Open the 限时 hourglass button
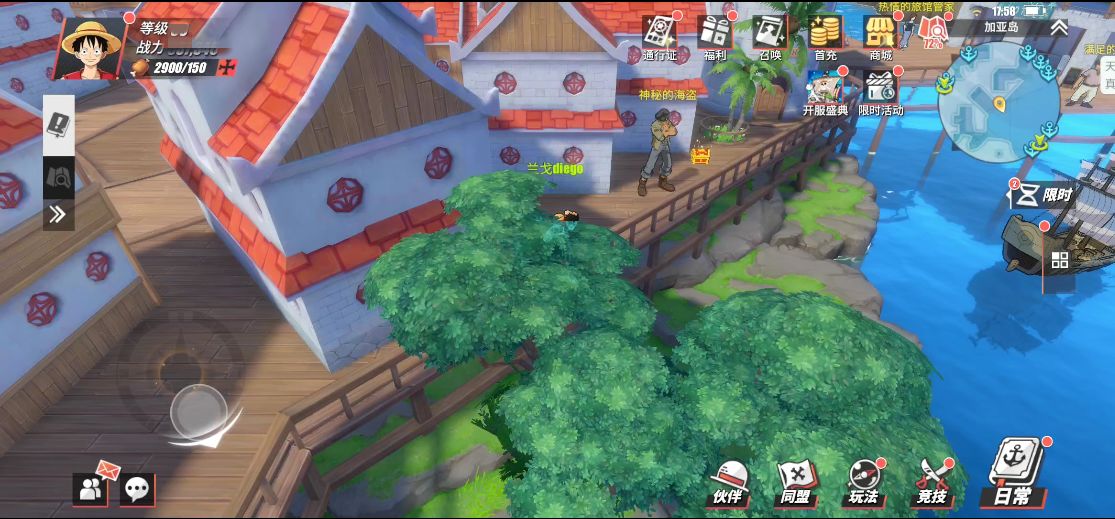Screen dimensions: 1115x519 1041,197
